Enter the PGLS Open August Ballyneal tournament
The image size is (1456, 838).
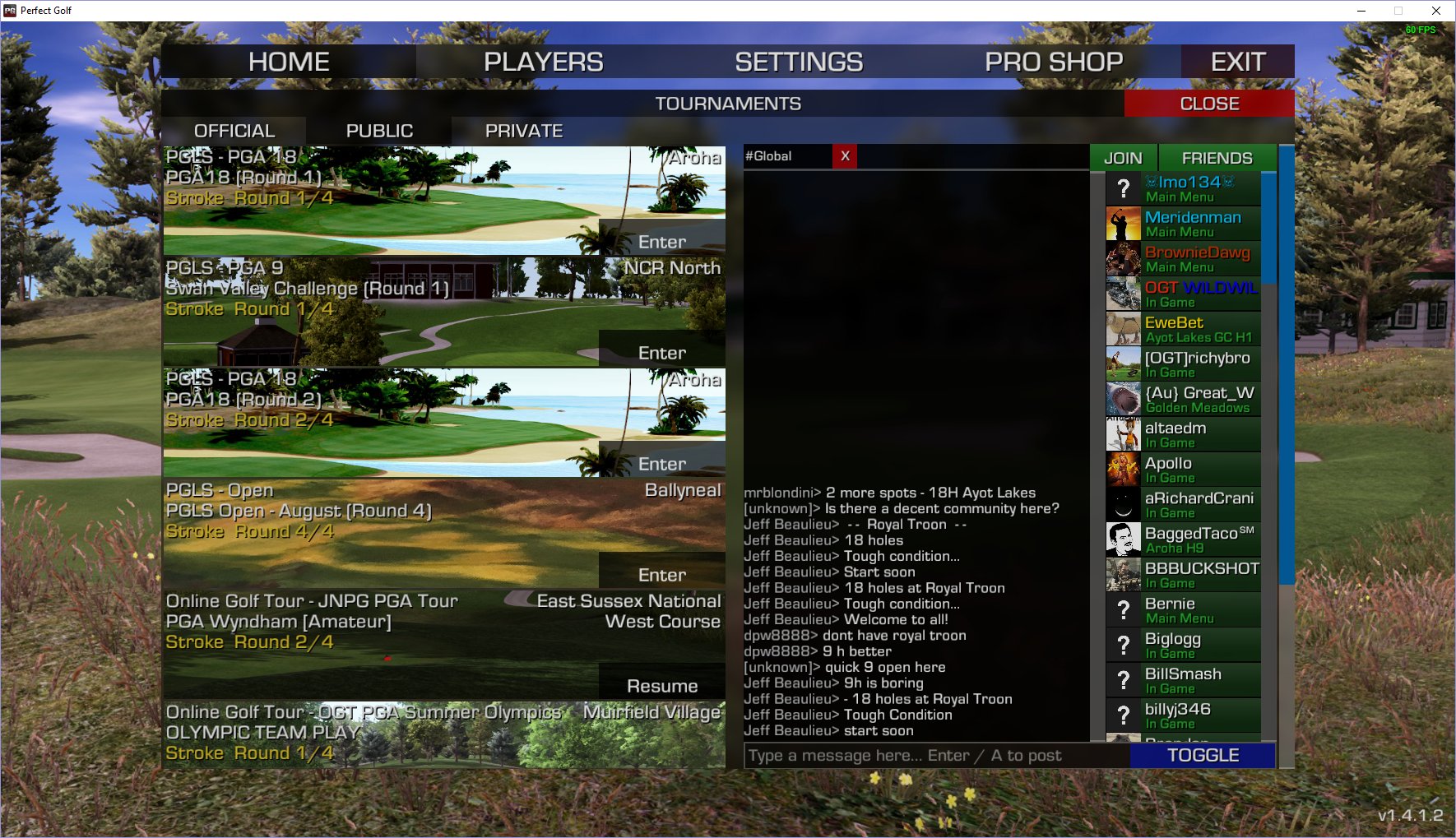[x=661, y=575]
